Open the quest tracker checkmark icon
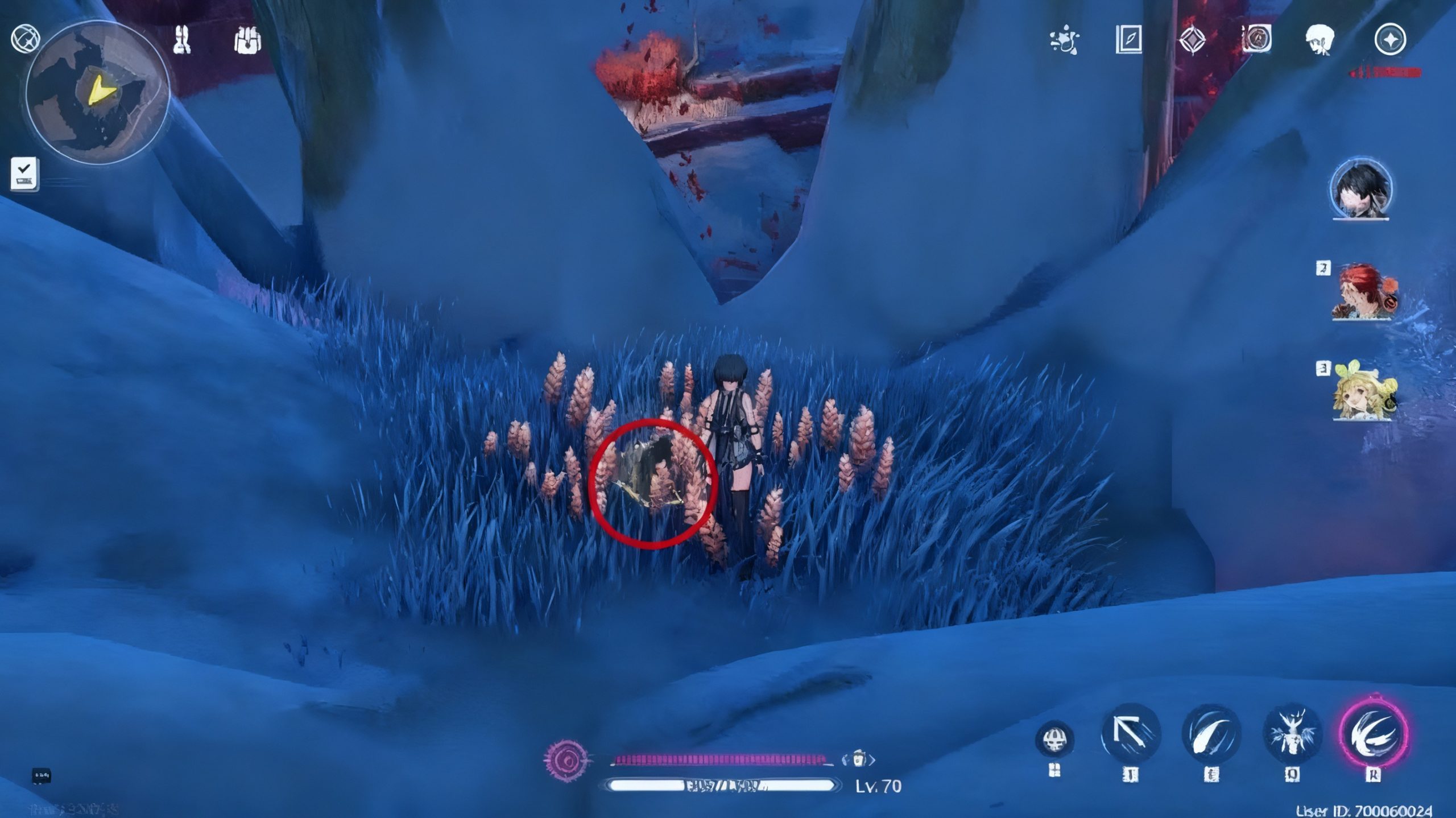Image resolution: width=1456 pixels, height=818 pixels. (24, 173)
